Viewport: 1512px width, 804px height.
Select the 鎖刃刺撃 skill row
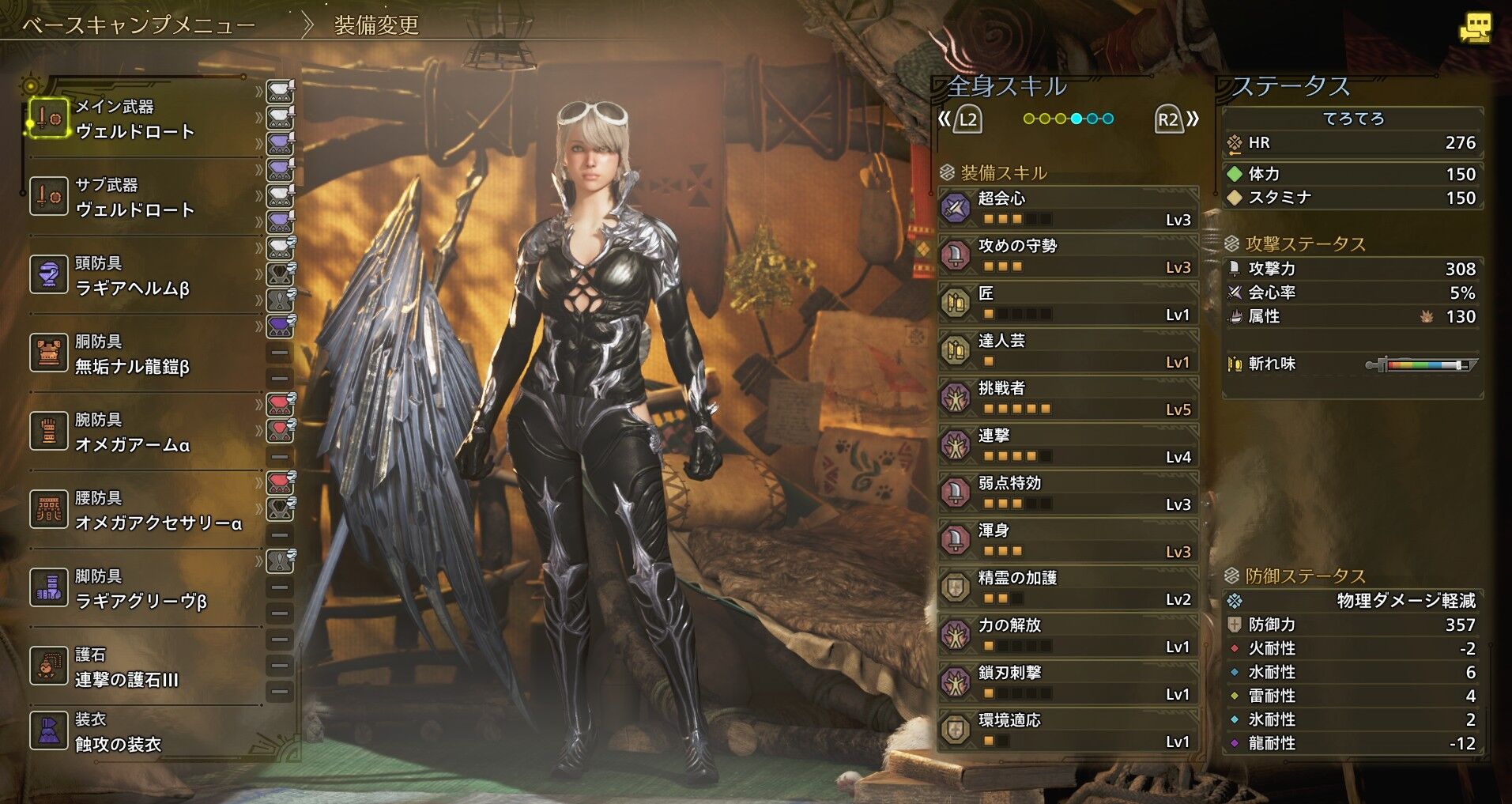1068,683
